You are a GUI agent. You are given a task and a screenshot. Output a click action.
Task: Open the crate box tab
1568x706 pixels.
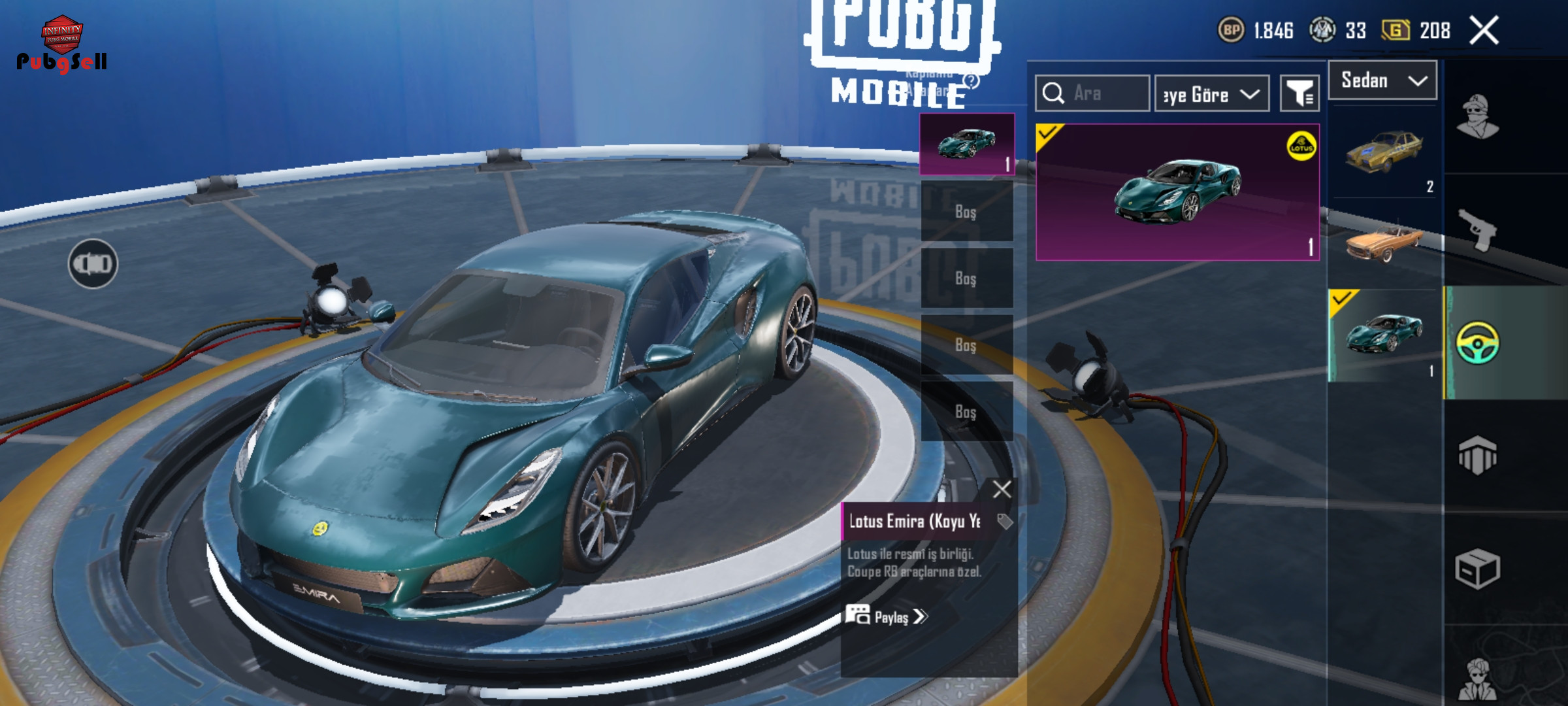(x=1478, y=569)
